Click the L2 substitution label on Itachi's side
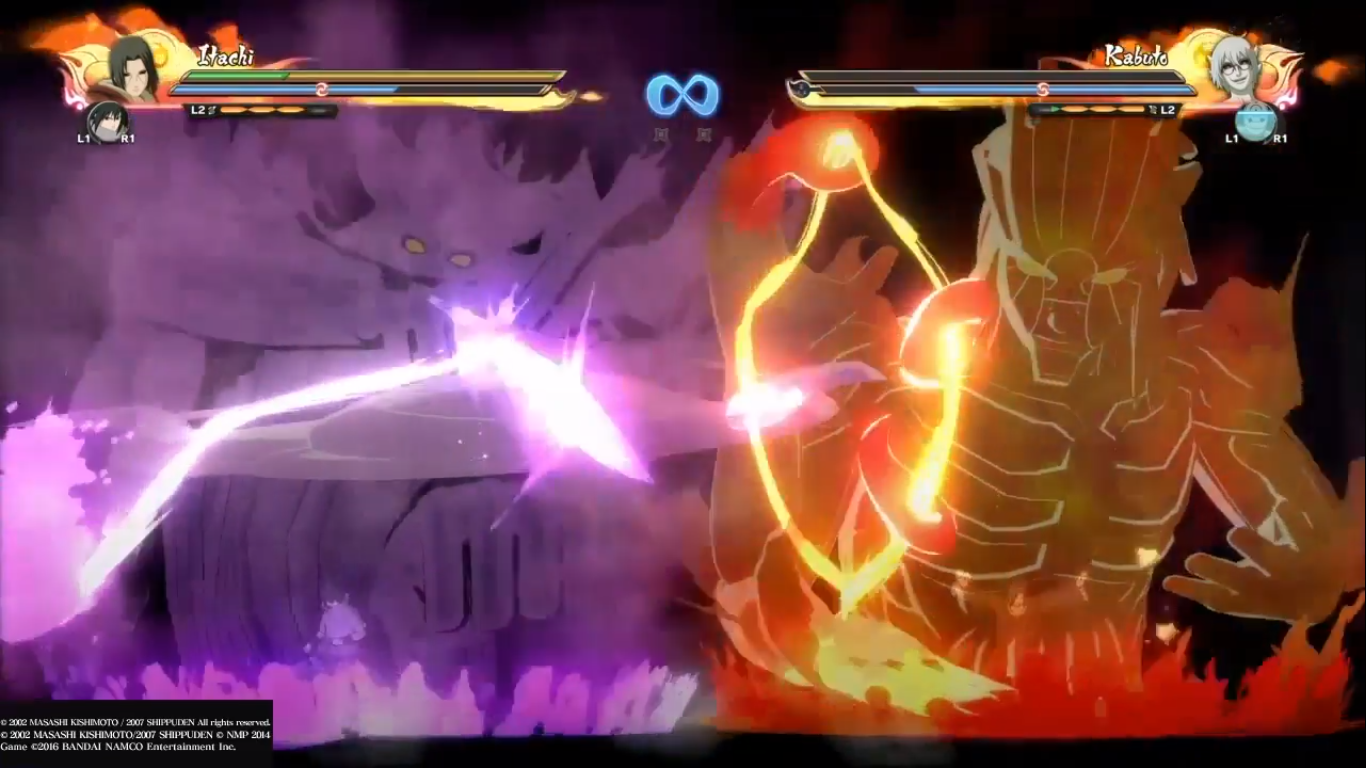 (x=198, y=109)
